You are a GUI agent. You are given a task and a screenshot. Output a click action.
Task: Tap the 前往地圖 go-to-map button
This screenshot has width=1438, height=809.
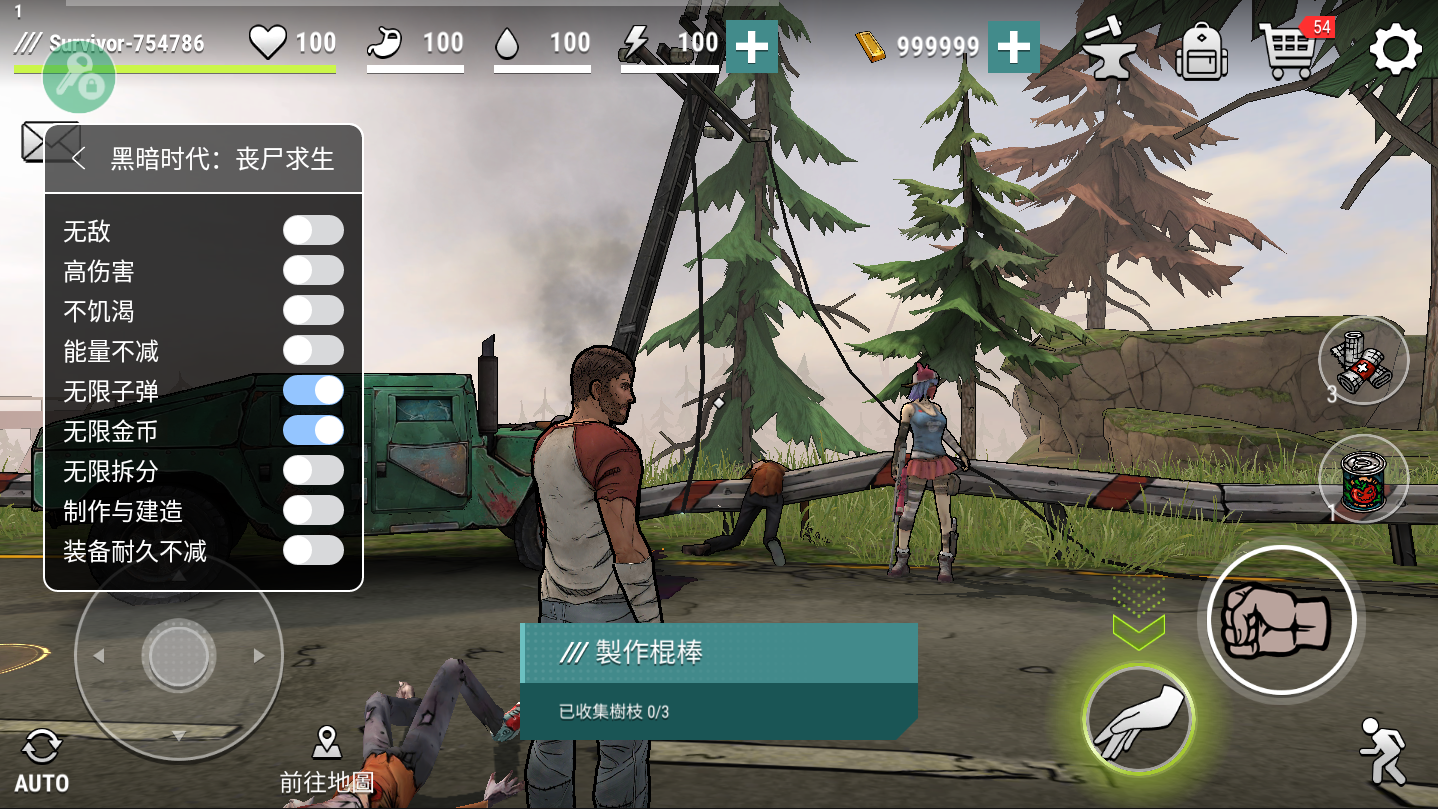pyautogui.click(x=327, y=761)
